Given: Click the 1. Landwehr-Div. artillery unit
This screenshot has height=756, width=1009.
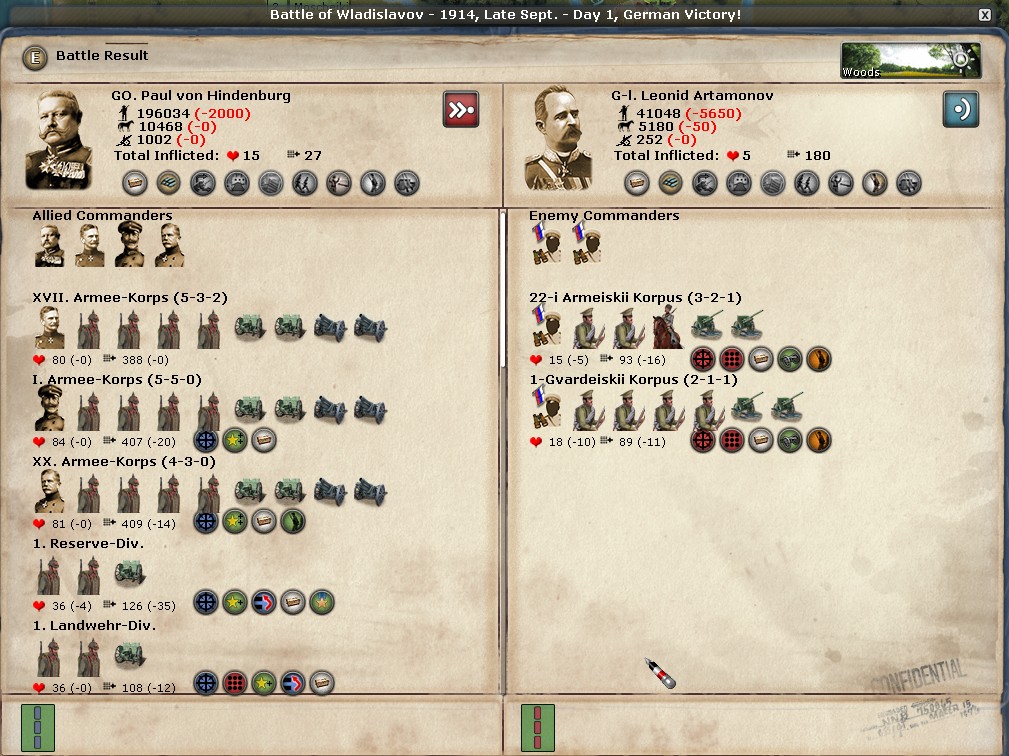Looking at the screenshot, I should (x=130, y=655).
